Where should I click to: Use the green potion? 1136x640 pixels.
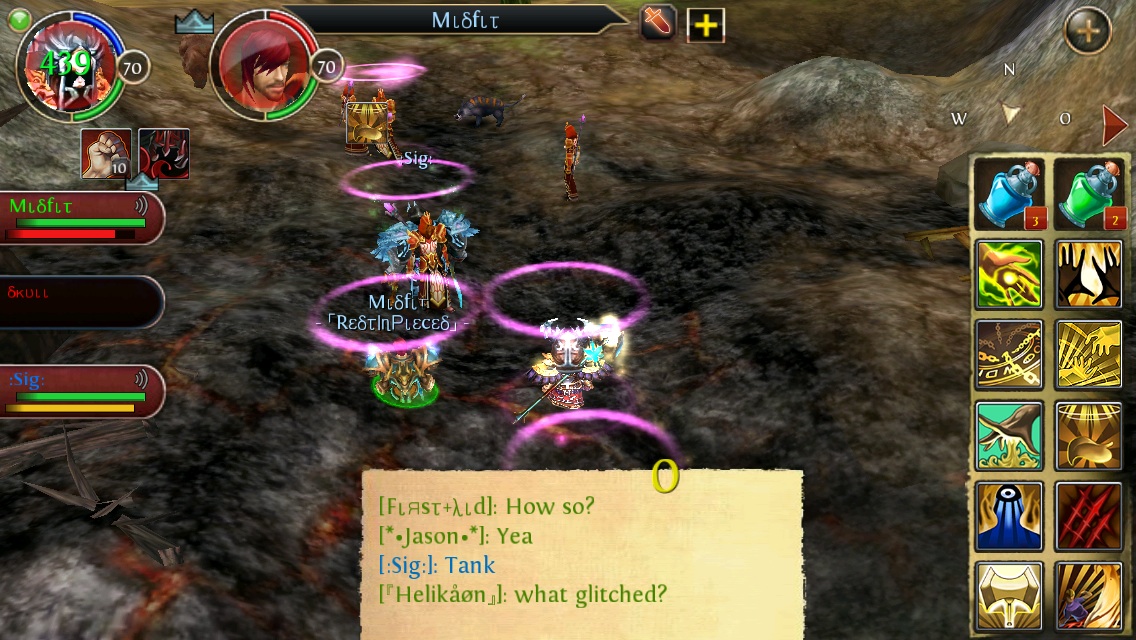[x=1089, y=193]
